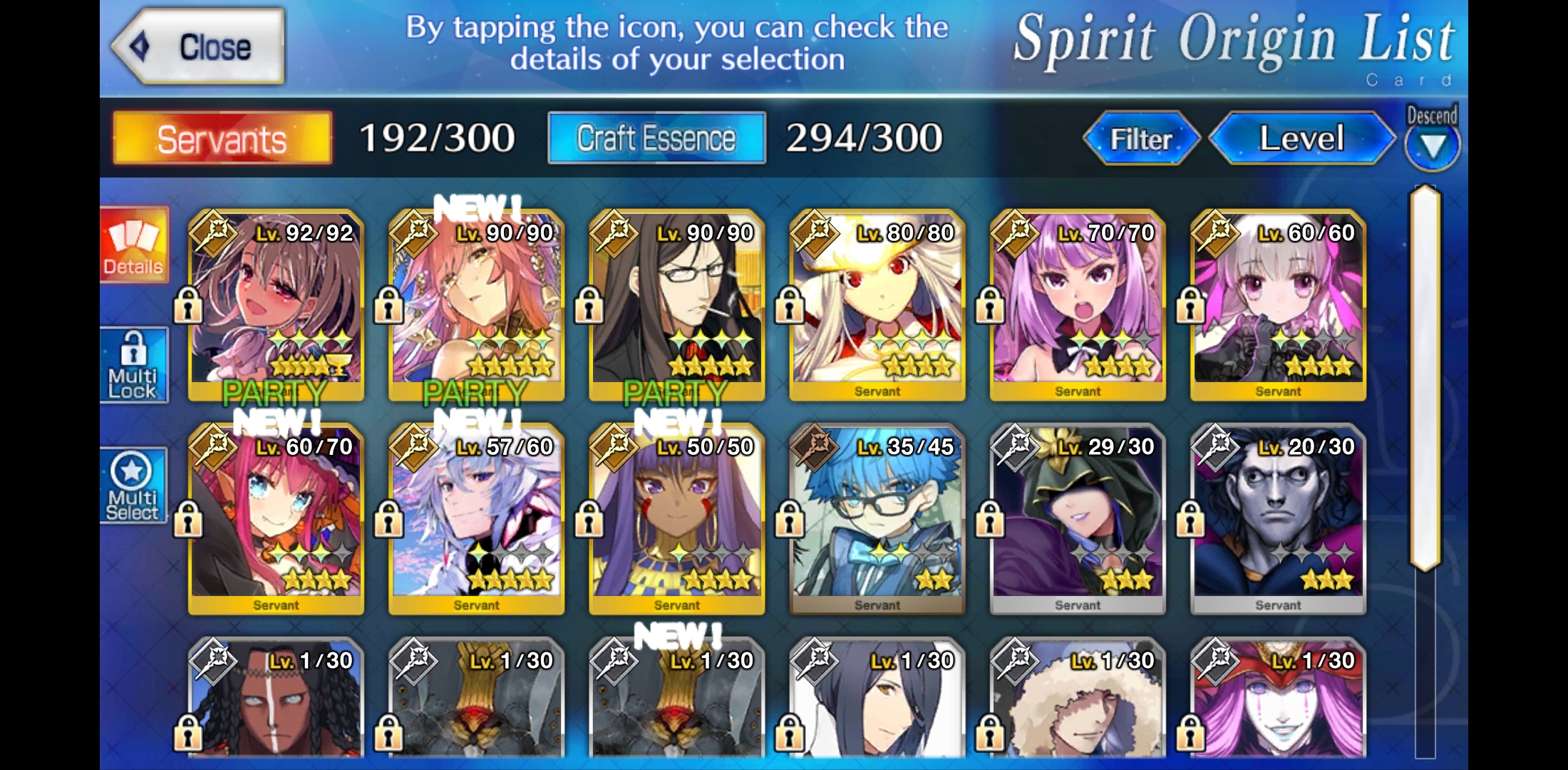Switch to the Servants tab
The width and height of the screenshot is (1568, 770).
click(x=222, y=138)
